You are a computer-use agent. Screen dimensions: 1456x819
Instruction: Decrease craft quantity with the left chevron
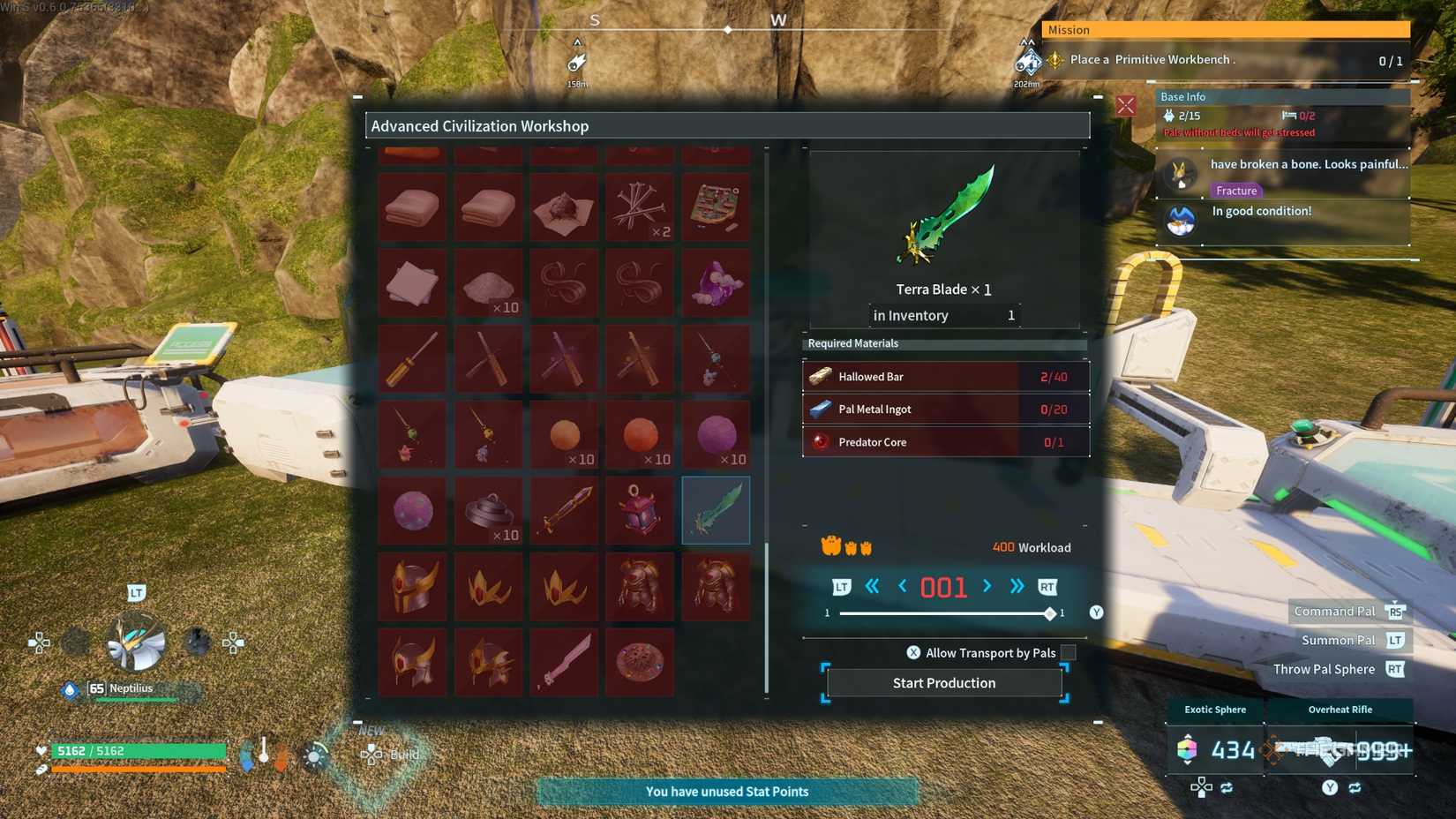[901, 586]
